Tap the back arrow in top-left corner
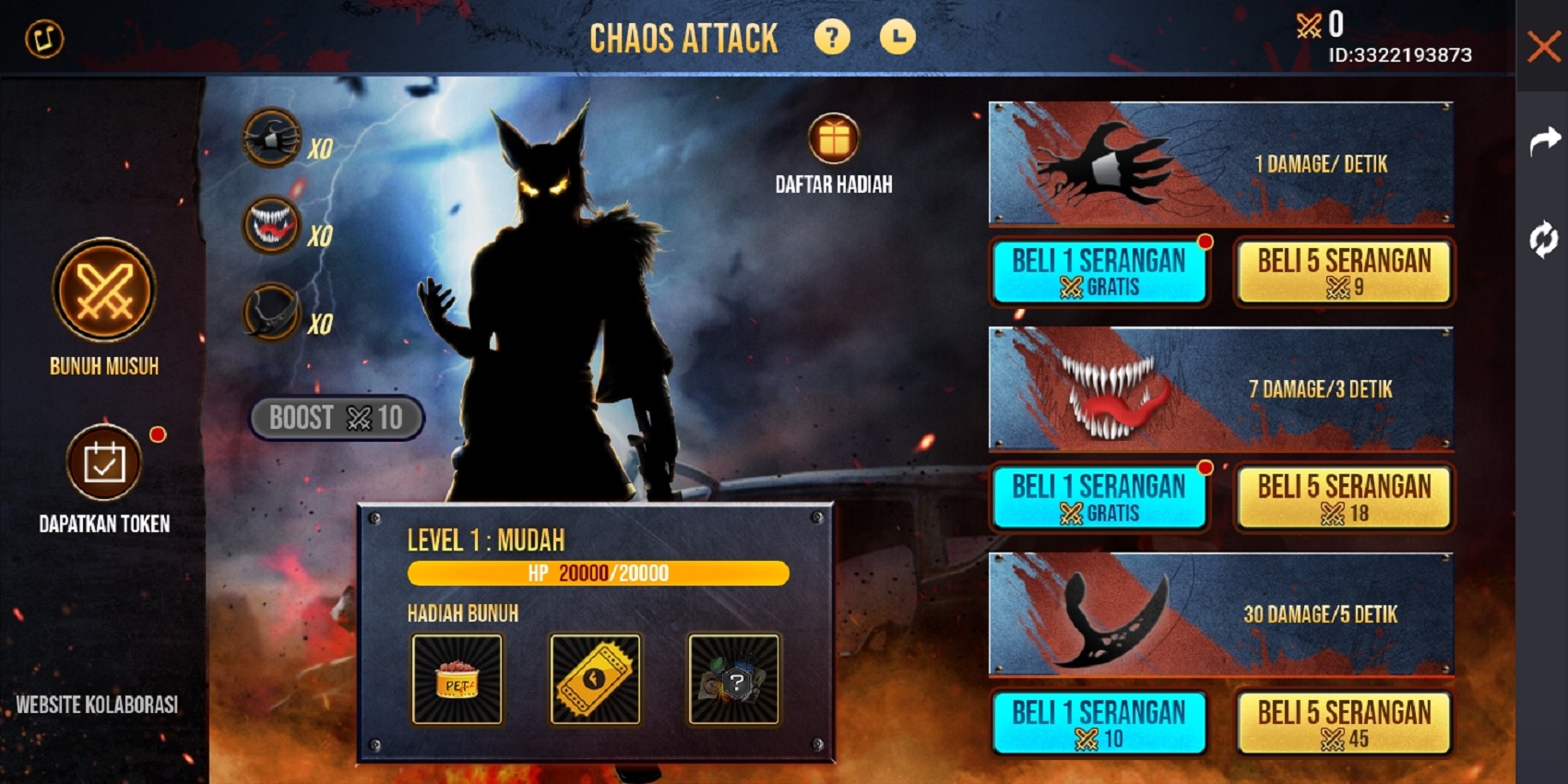This screenshot has height=784, width=1568. coord(42,40)
